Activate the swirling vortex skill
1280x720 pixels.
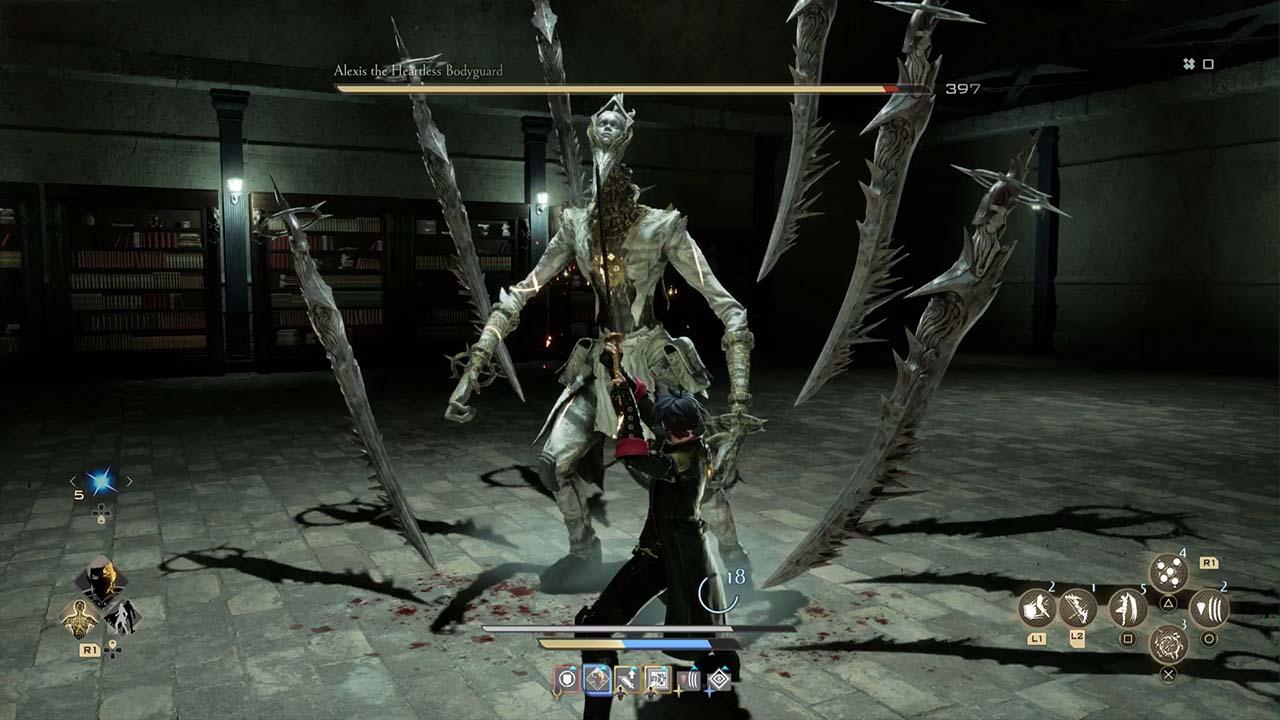tap(1167, 643)
